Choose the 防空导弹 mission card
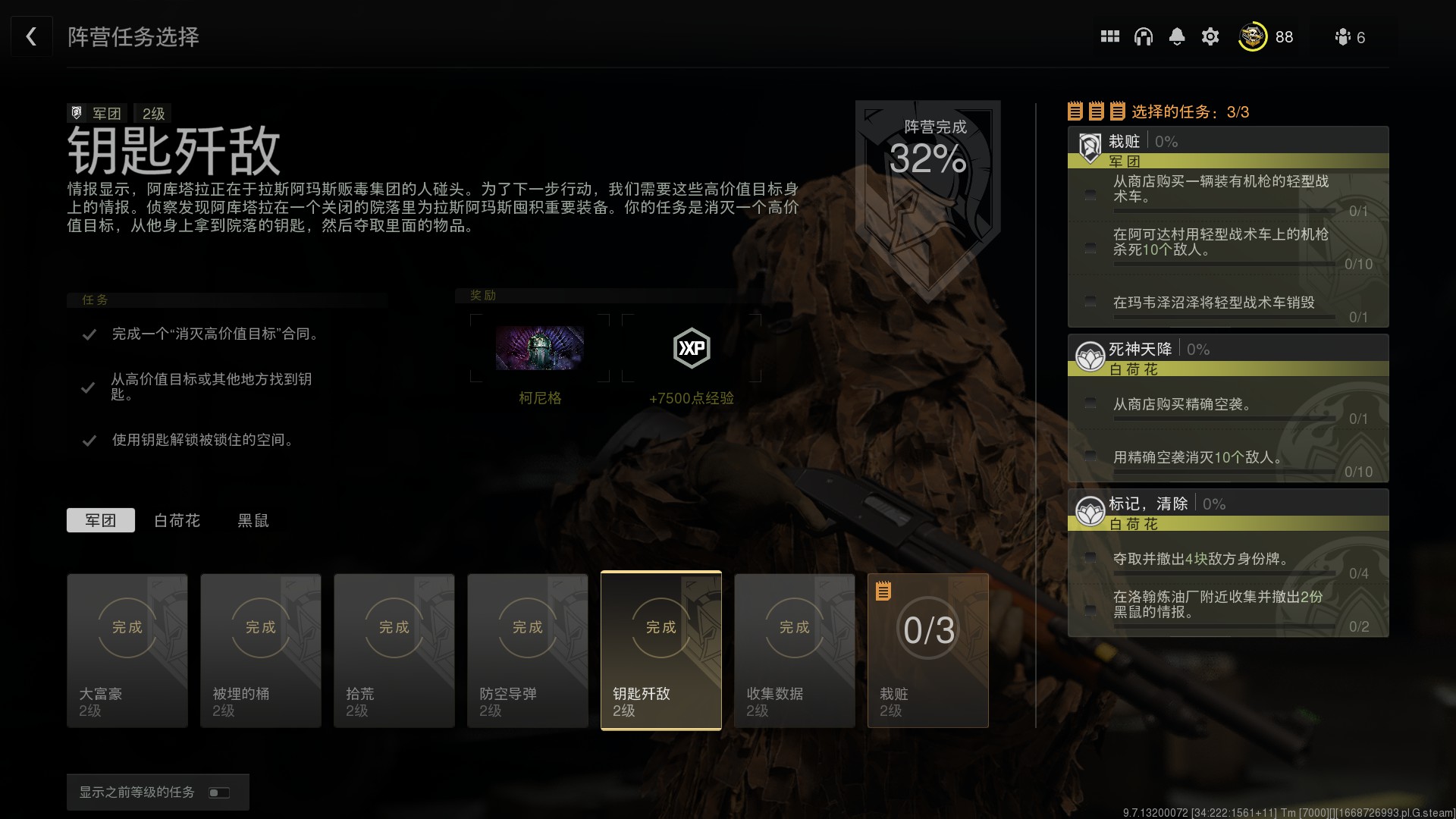Image resolution: width=1456 pixels, height=819 pixels. (528, 651)
